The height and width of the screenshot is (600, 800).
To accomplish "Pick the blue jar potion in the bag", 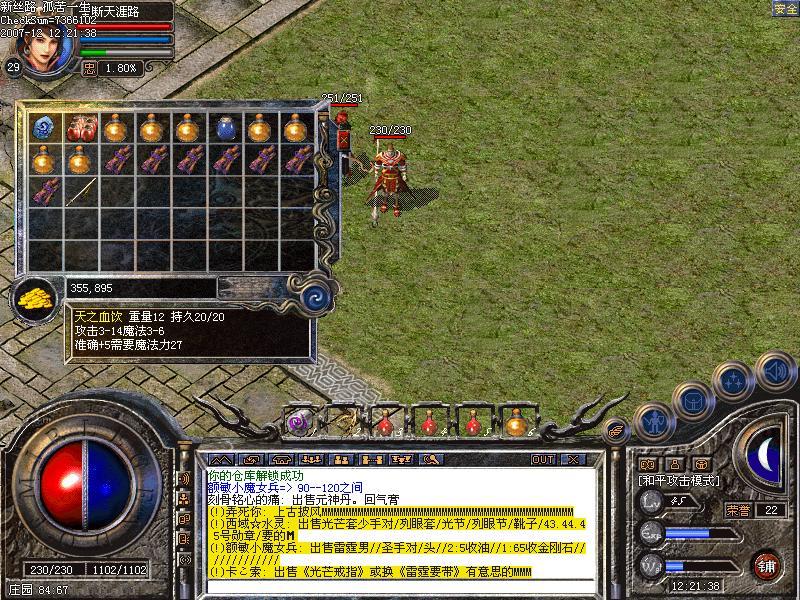I will point(224,128).
